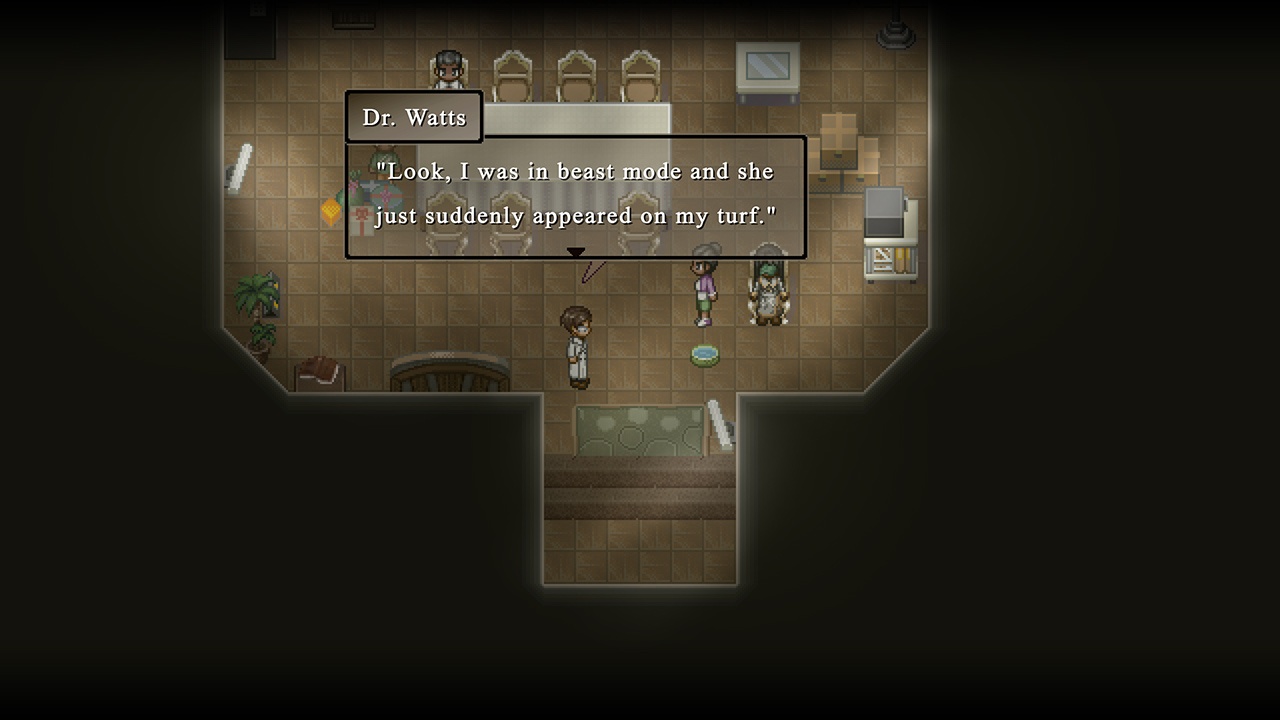Image resolution: width=1280 pixels, height=720 pixels.
Task: Select the refrigerated display cabinet
Action: pos(890,230)
